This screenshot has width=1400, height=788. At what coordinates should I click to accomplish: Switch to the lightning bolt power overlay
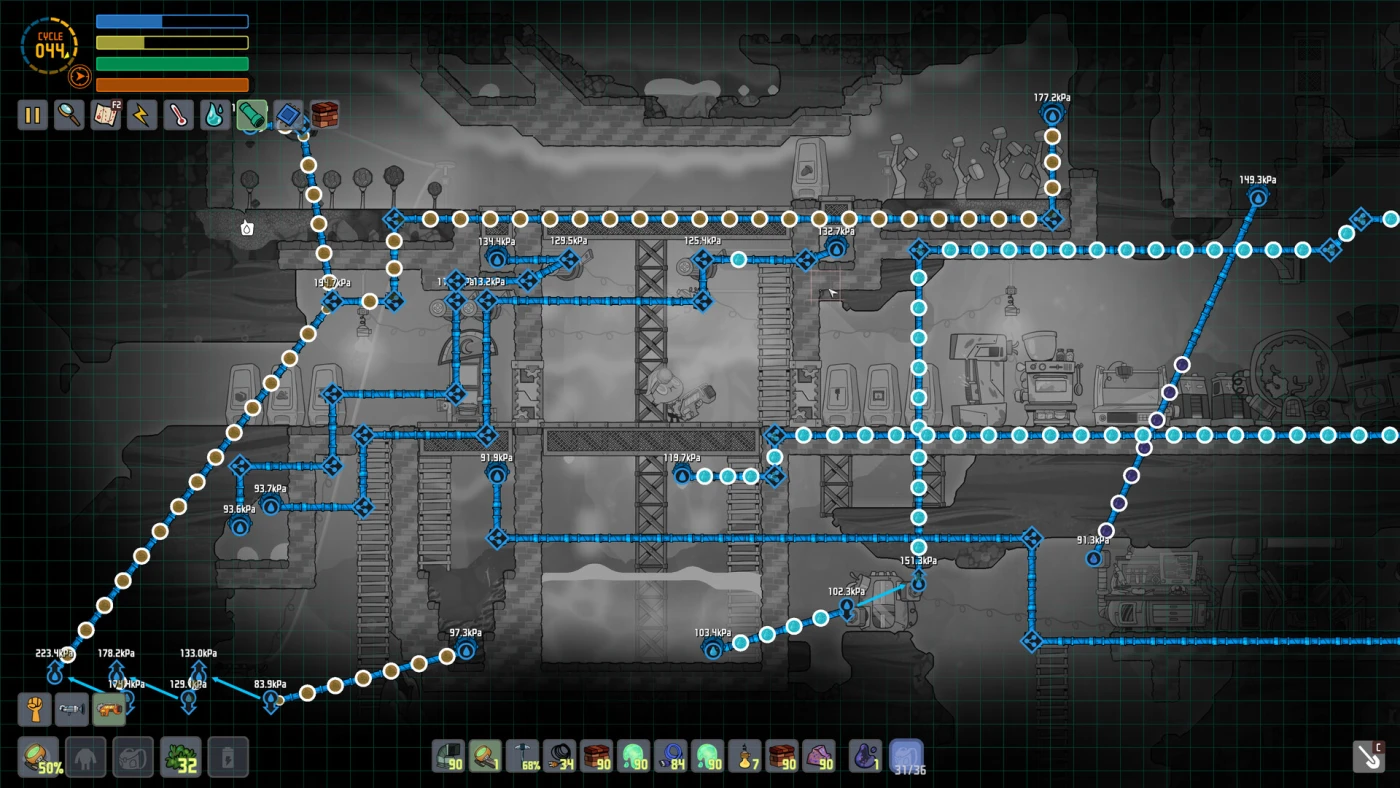point(142,115)
